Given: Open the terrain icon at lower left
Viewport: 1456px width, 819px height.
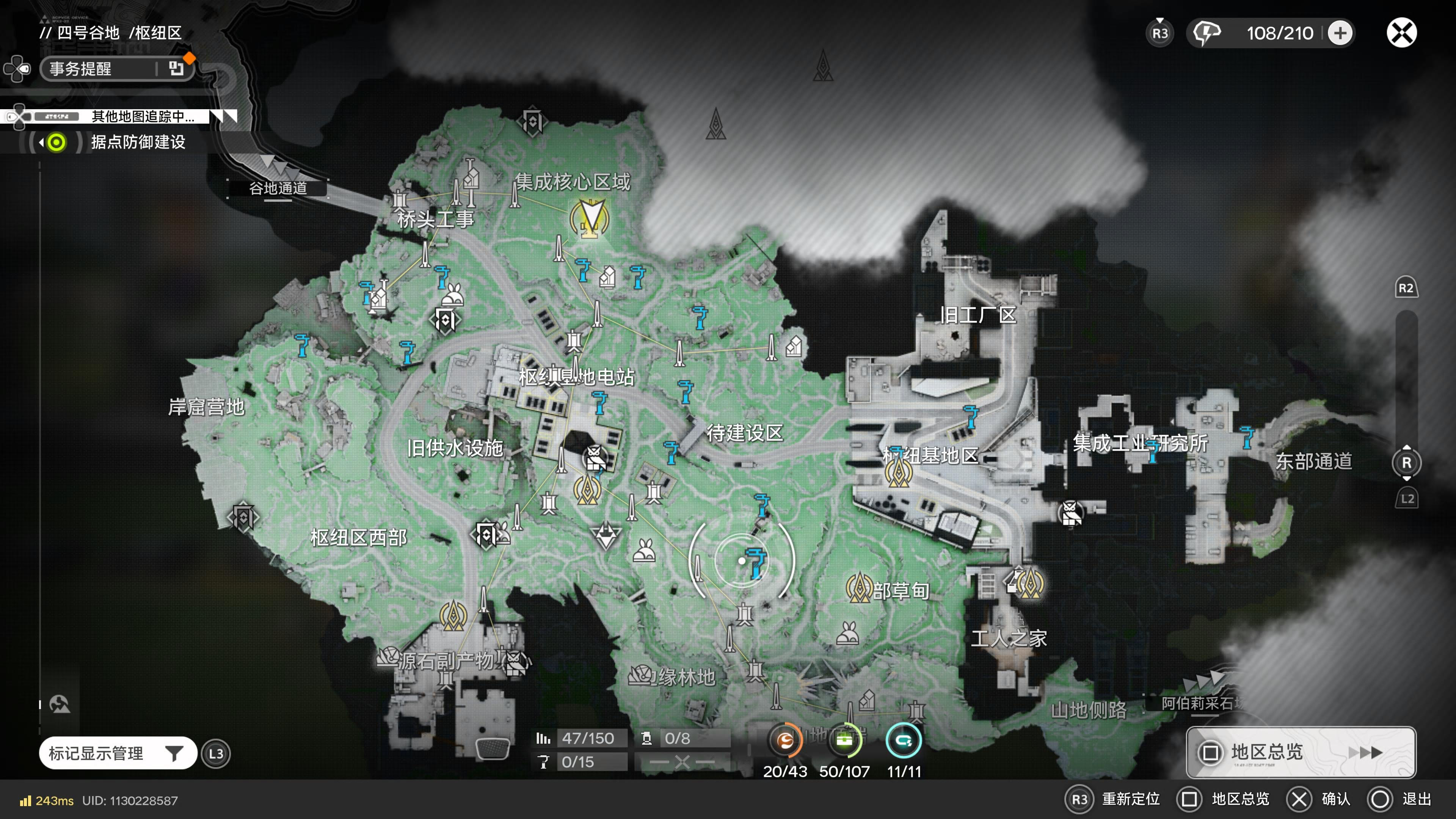Looking at the screenshot, I should click(60, 704).
